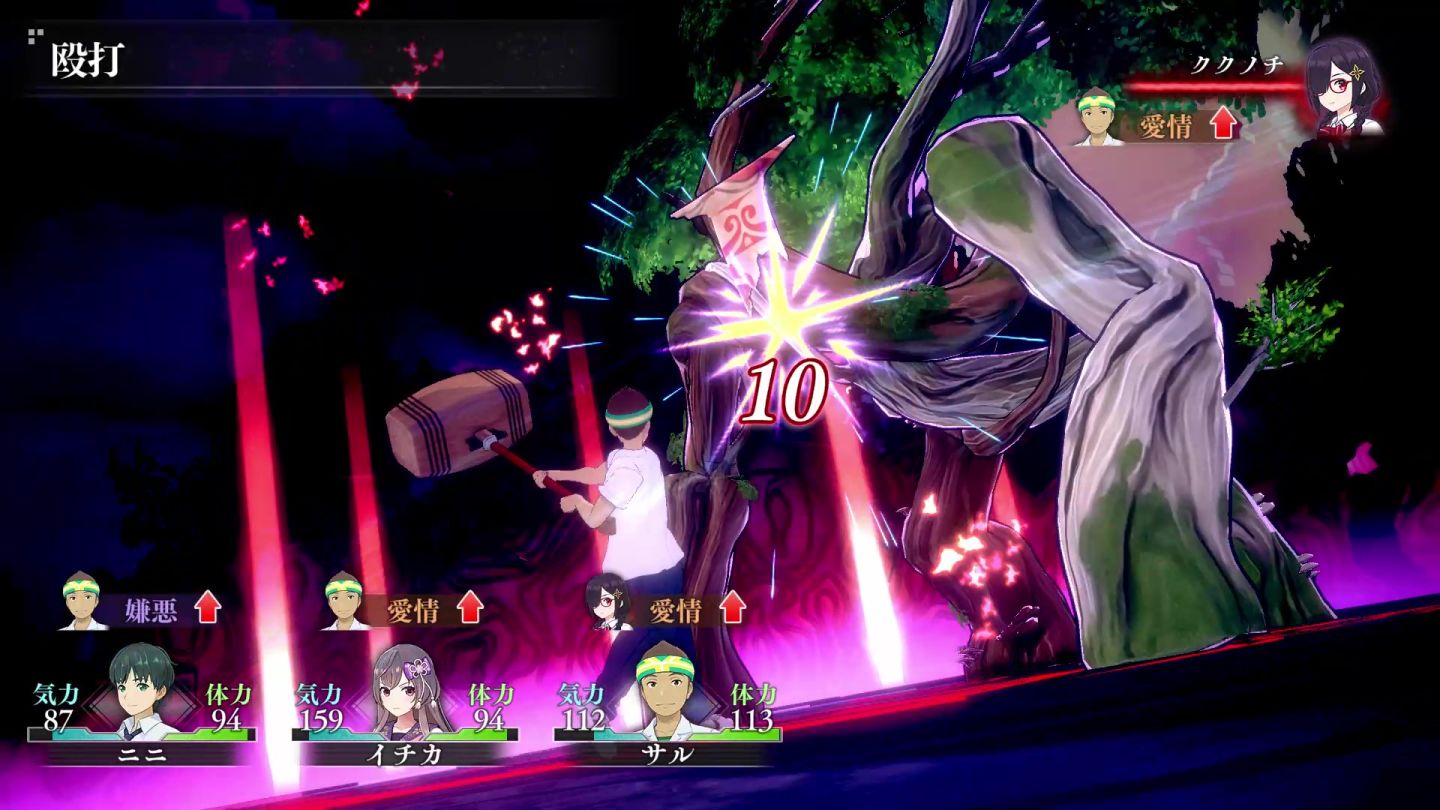Inspect the 愛情 tag under ククノチ's name
Viewport: 1440px width, 810px height.
click(1166, 126)
